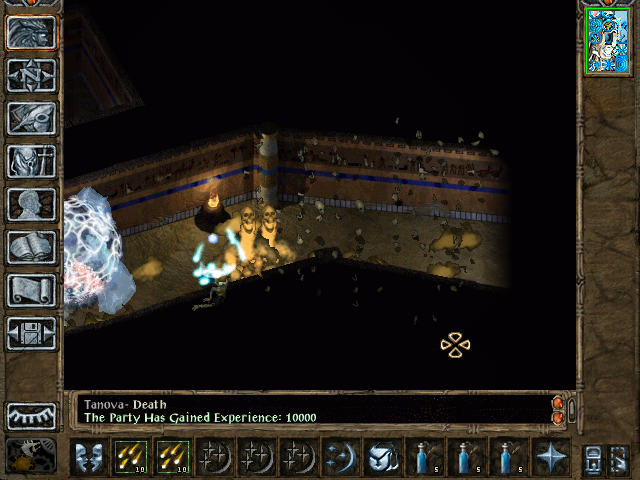Click the message log scroll gems
This screenshot has height=480, width=640.
pos(558,409)
